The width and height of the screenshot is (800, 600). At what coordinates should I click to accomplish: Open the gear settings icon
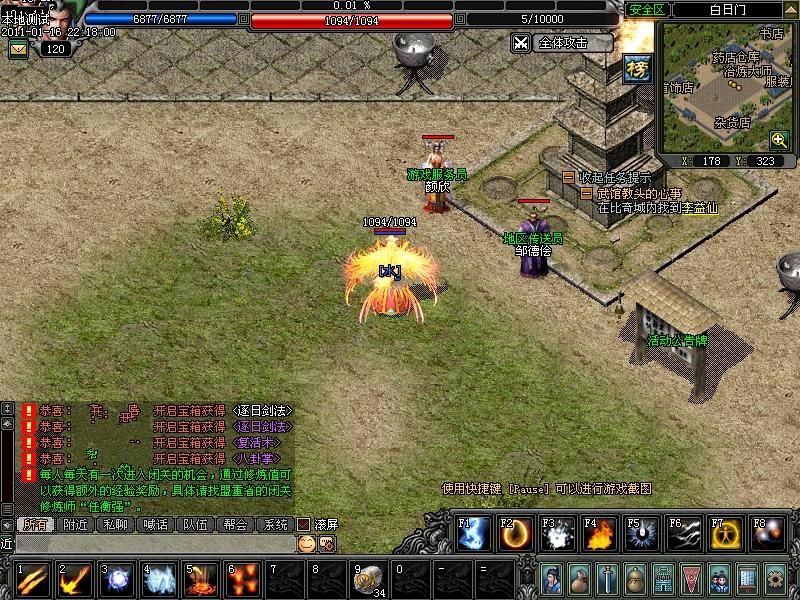tap(775, 579)
